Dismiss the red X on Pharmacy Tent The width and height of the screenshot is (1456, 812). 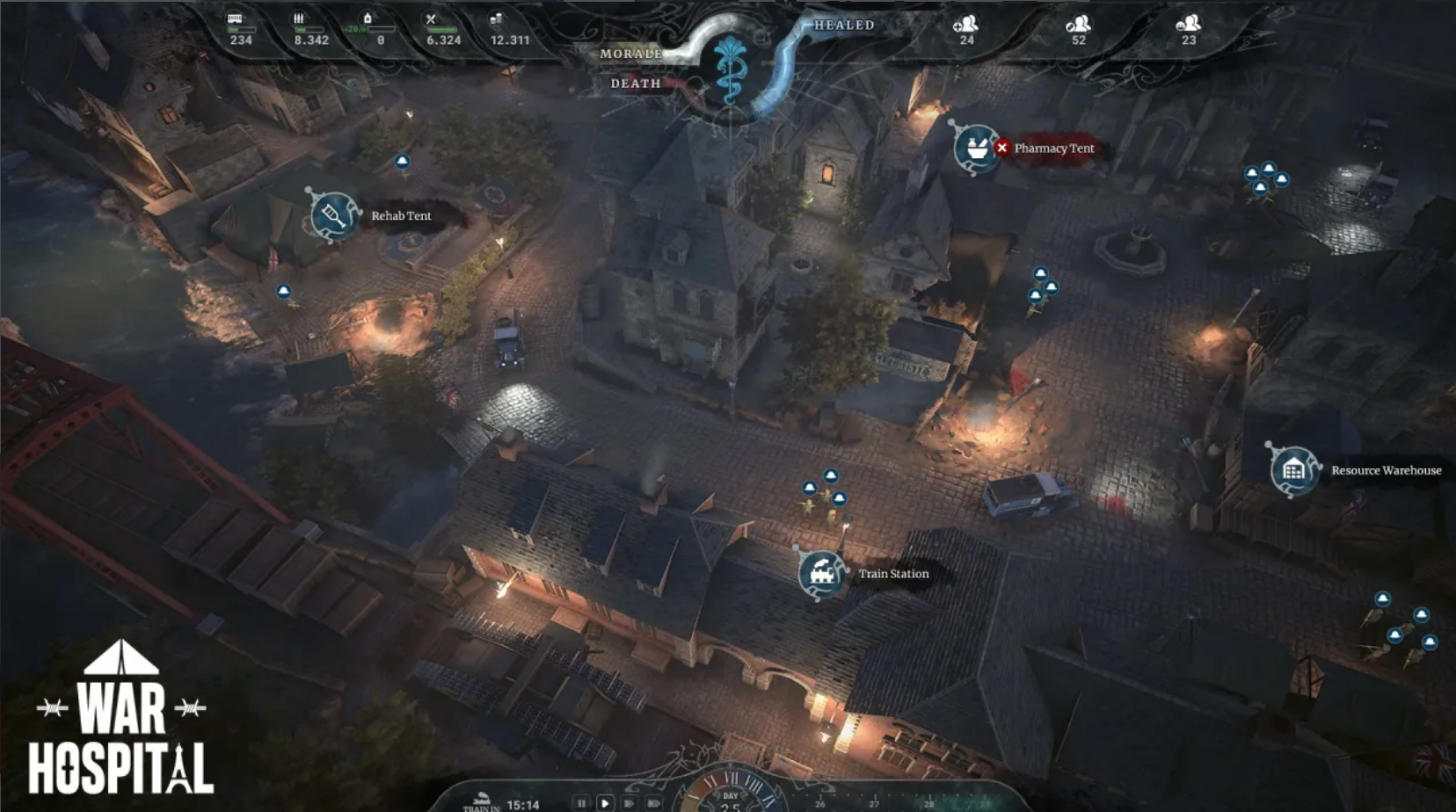pos(1004,148)
